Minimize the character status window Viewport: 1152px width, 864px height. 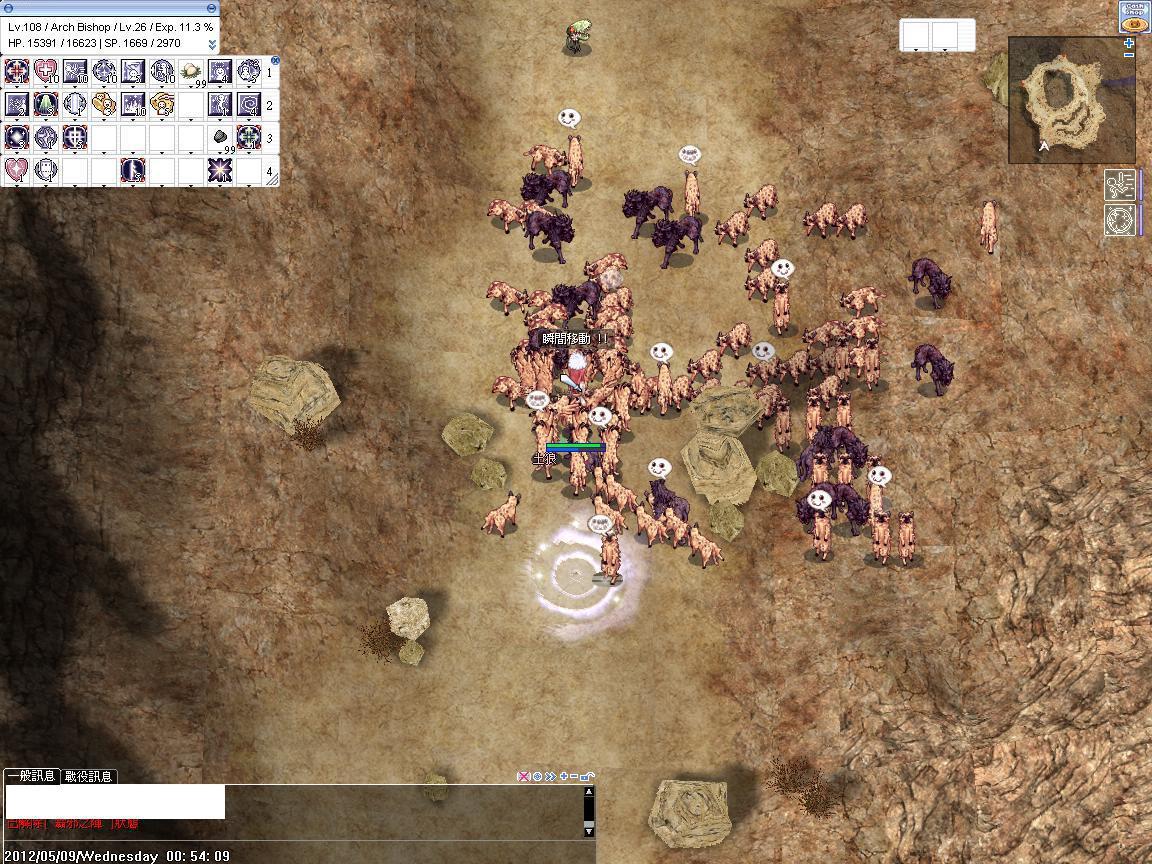coord(212,8)
